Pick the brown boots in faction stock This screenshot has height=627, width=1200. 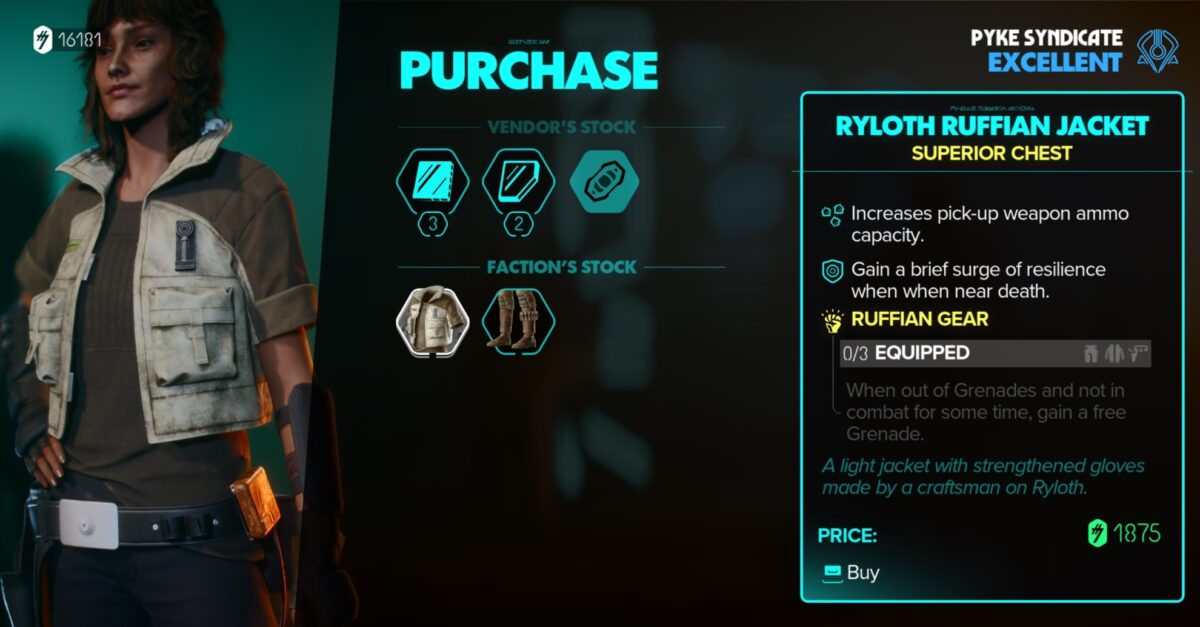pos(518,322)
